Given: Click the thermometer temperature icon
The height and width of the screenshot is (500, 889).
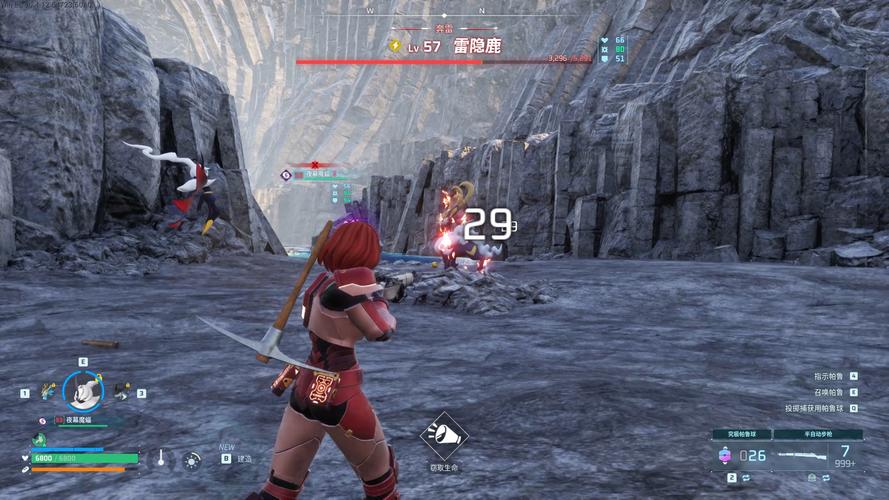Looking at the screenshot, I should (161, 459).
